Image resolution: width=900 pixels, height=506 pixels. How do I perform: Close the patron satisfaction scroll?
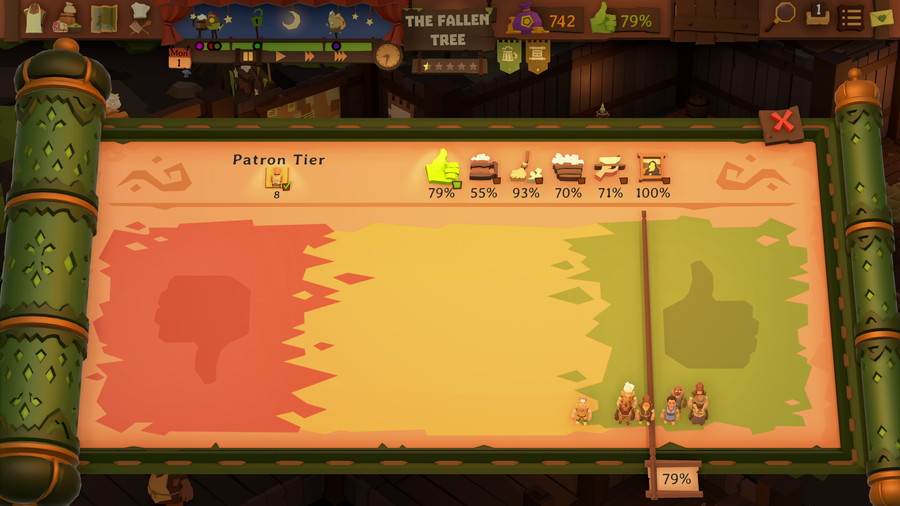782,123
